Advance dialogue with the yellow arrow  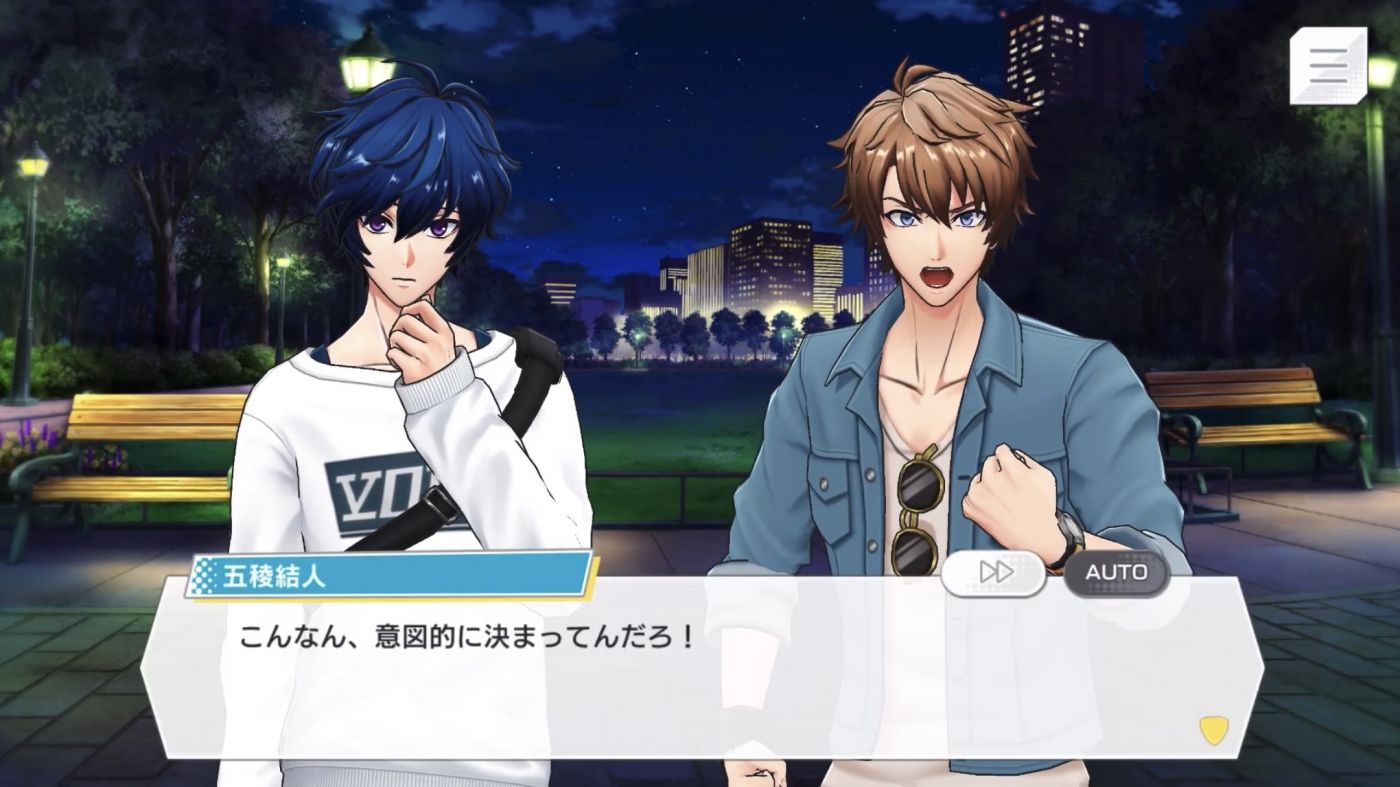(1214, 731)
